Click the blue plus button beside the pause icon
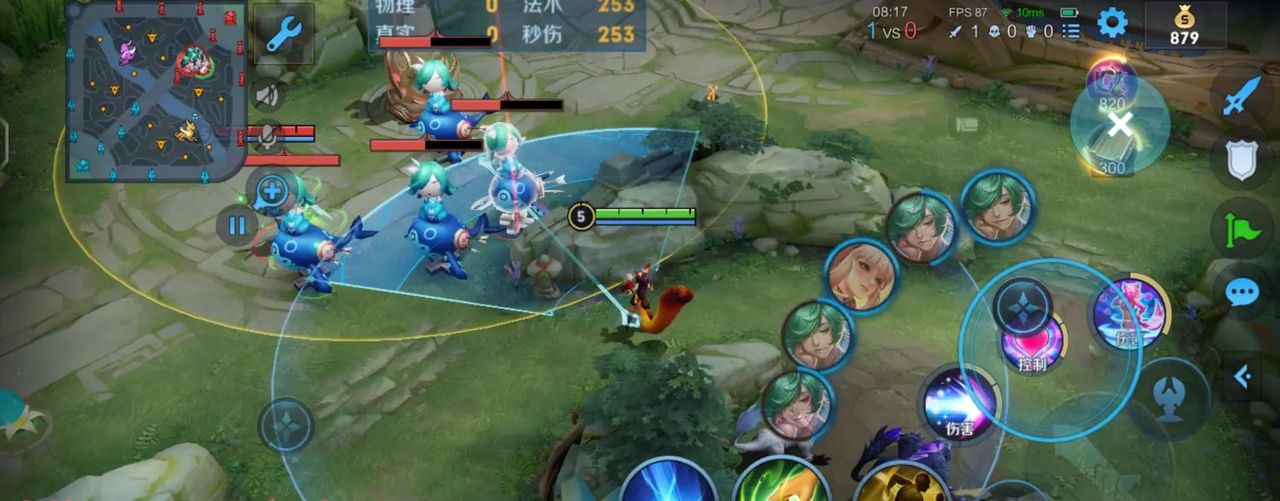 [273, 190]
